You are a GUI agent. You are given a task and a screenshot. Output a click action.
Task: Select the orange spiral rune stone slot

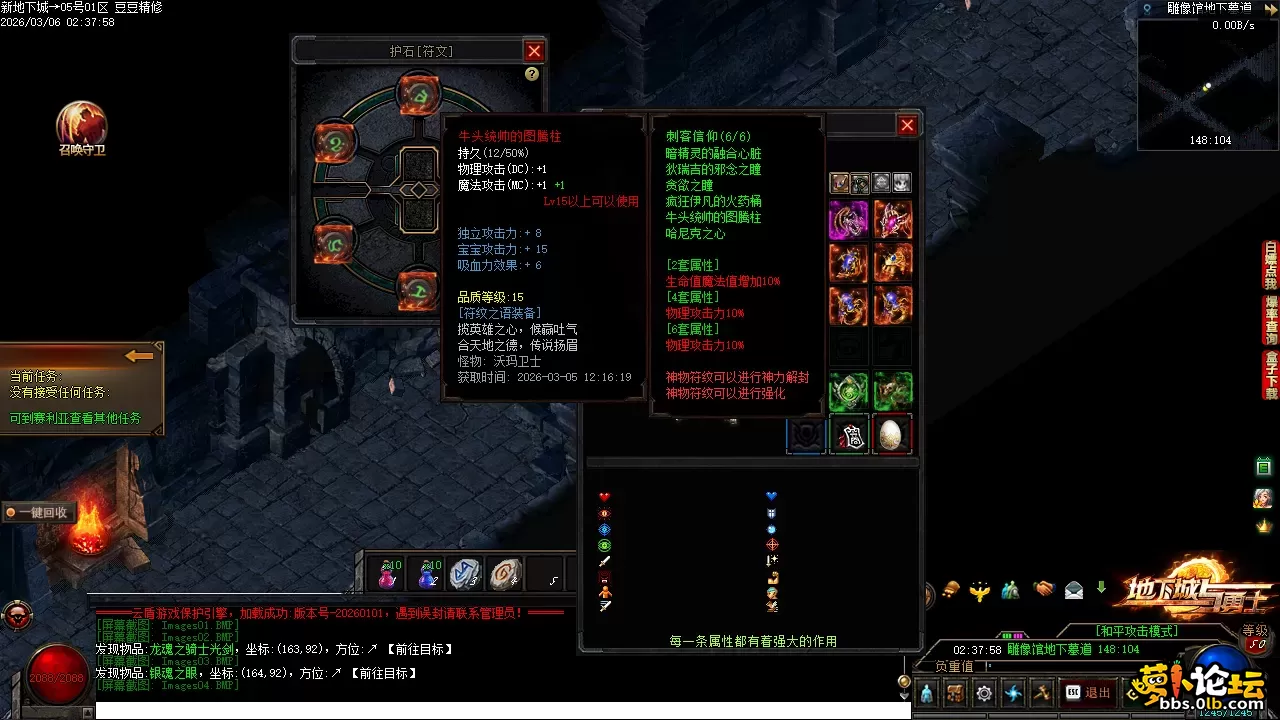pos(505,574)
